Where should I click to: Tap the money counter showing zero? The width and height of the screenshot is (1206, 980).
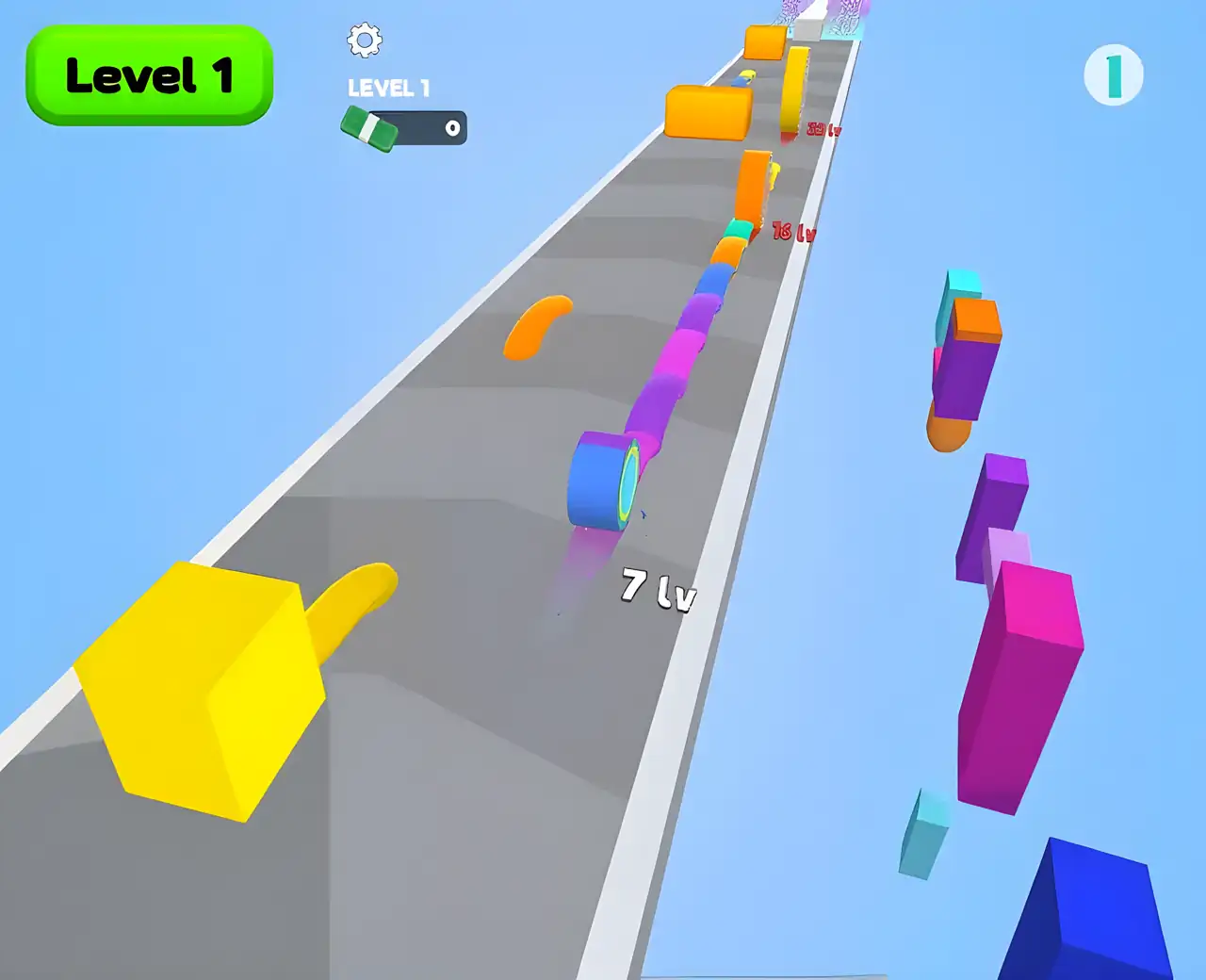[x=450, y=129]
